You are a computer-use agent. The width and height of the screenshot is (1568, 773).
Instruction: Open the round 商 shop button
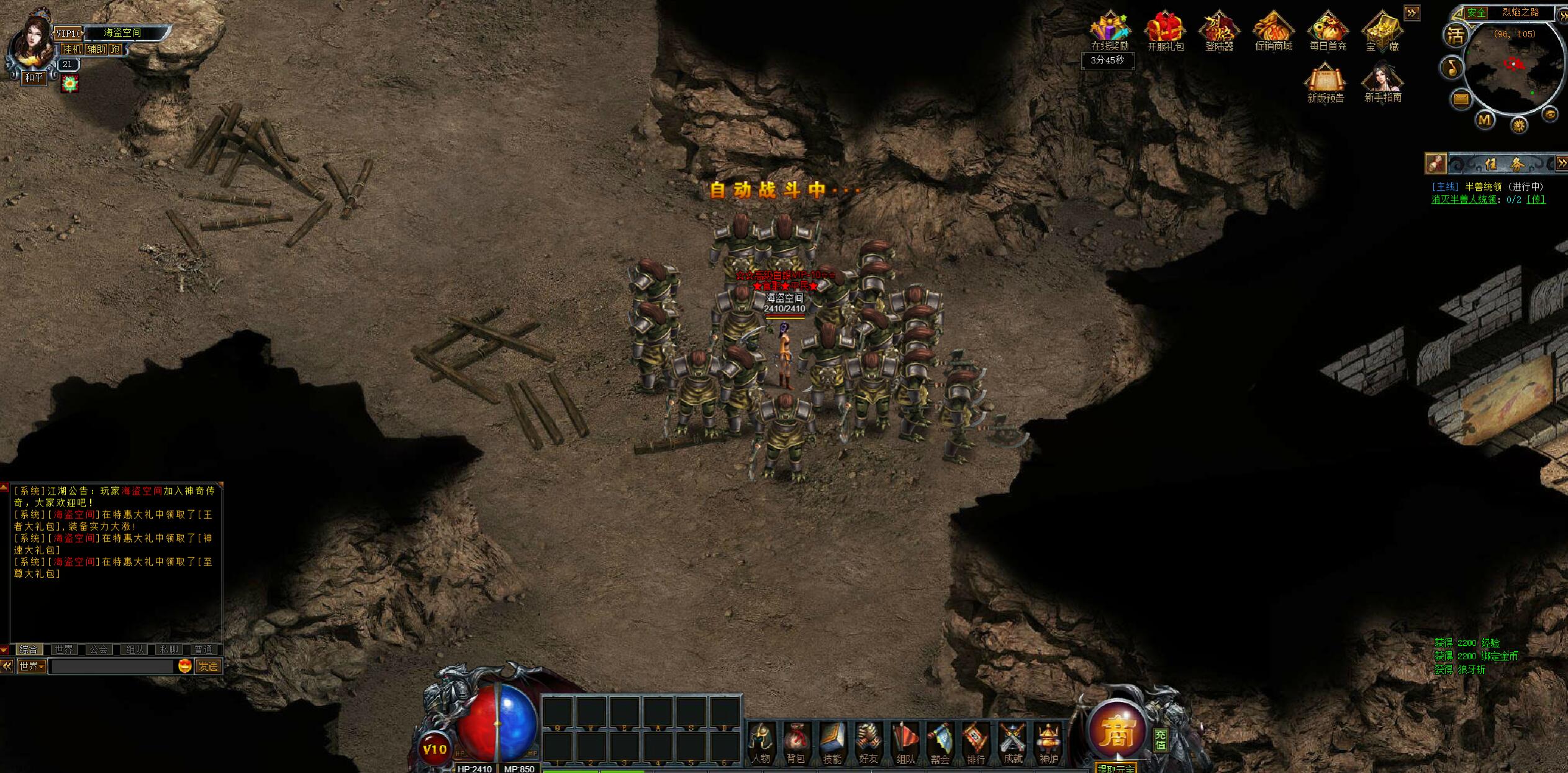click(x=1116, y=732)
